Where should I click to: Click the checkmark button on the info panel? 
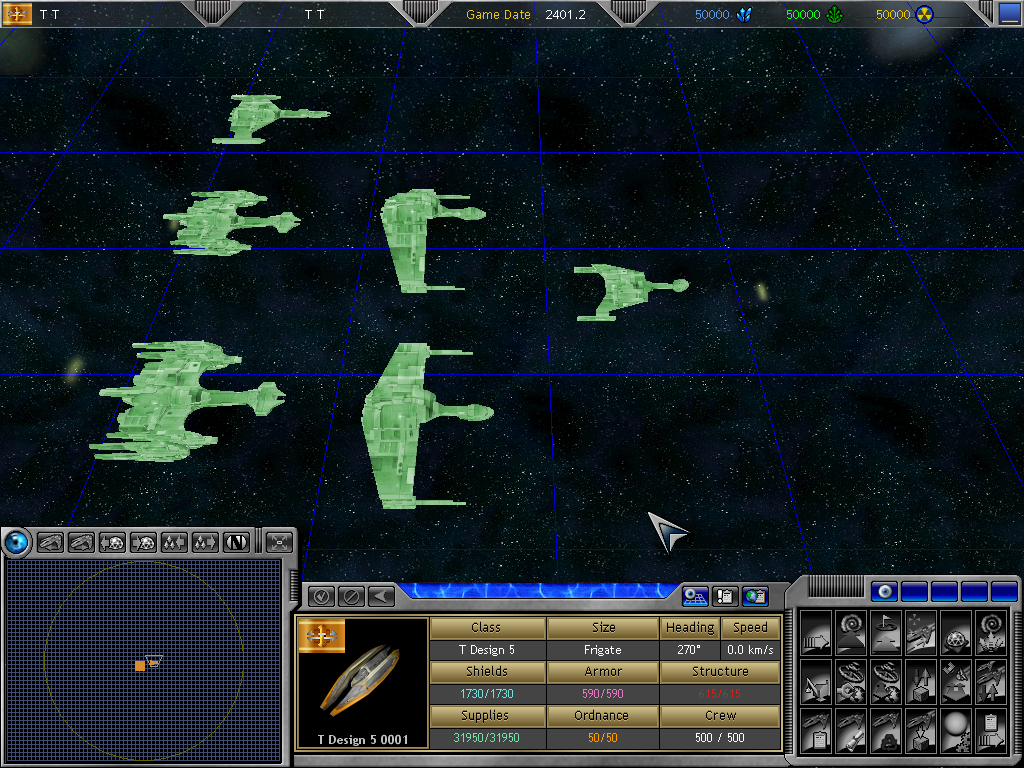pyautogui.click(x=321, y=597)
